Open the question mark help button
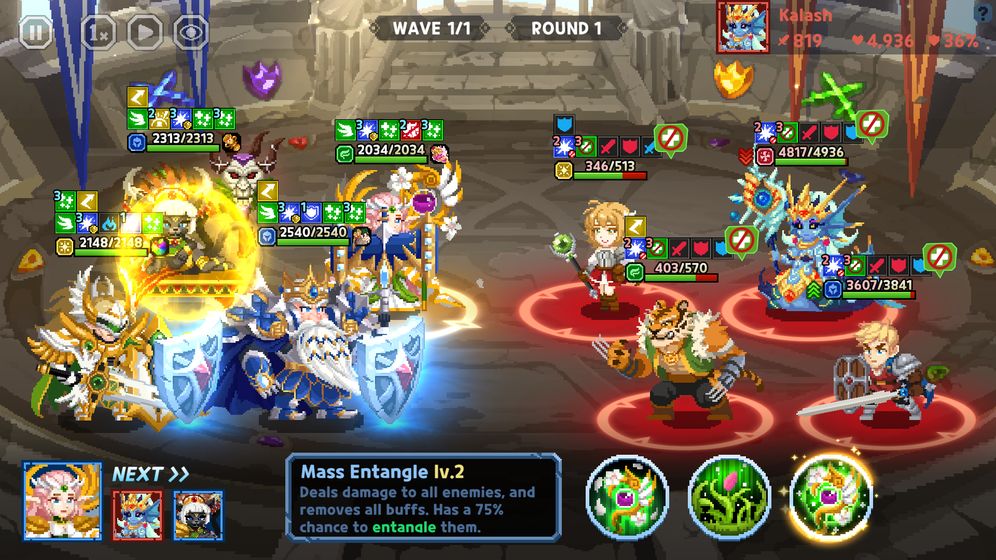996x560 pixels. tap(982, 12)
